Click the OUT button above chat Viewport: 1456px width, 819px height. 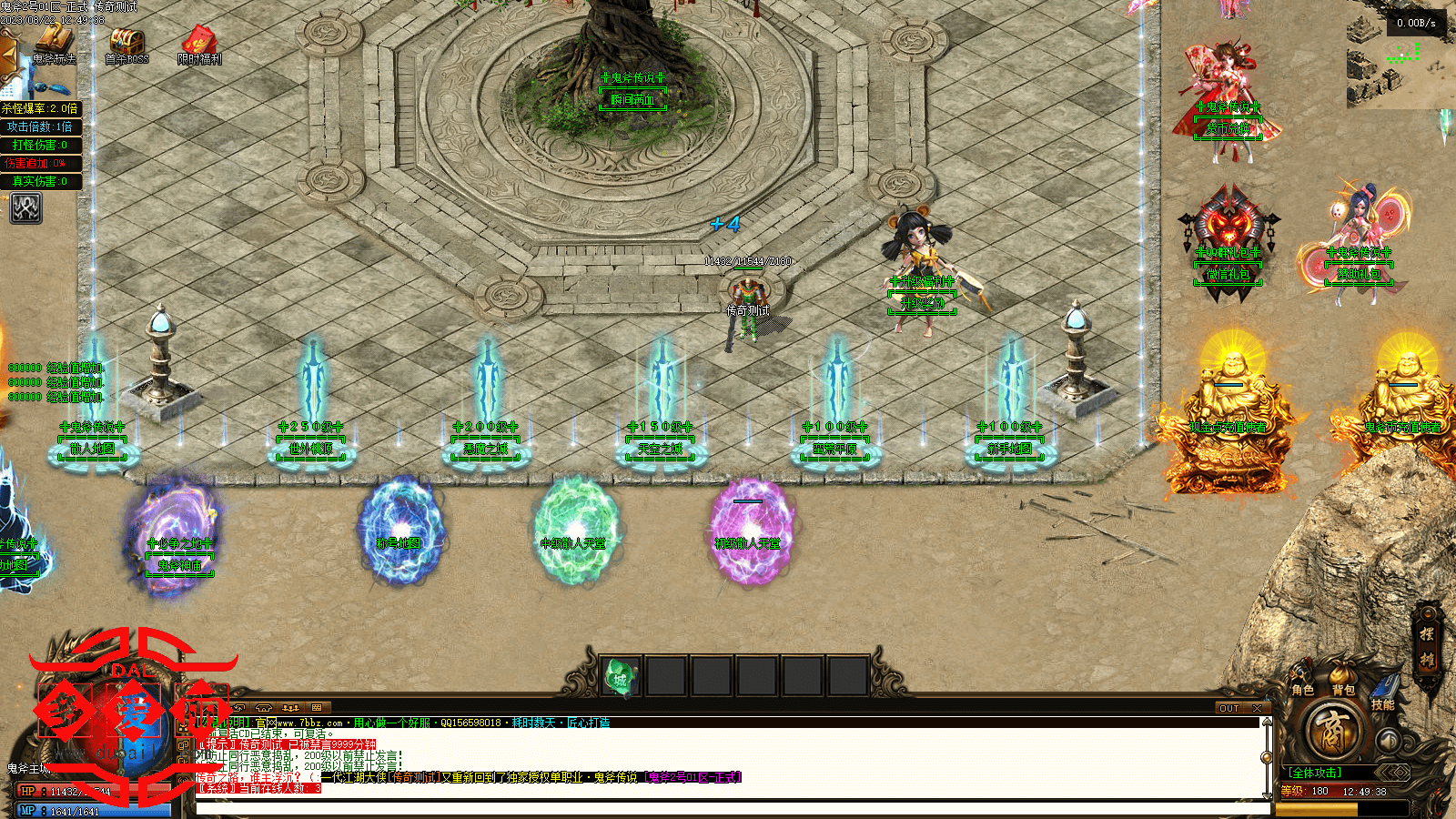(1229, 708)
